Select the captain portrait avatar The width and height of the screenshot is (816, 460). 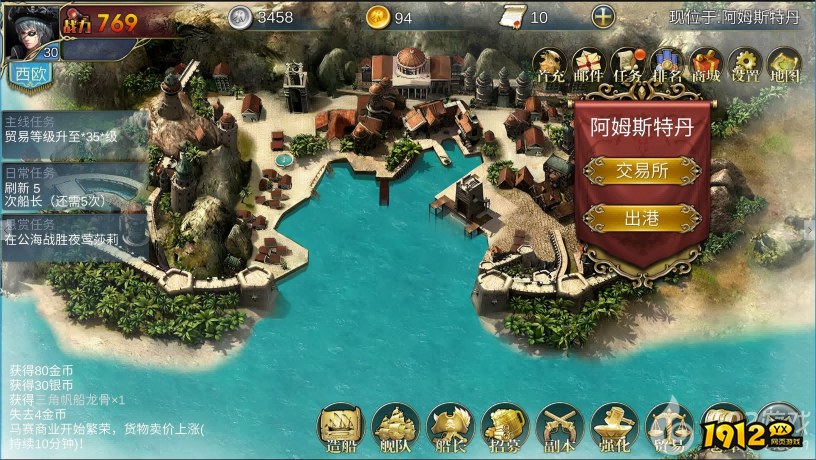click(x=30, y=30)
